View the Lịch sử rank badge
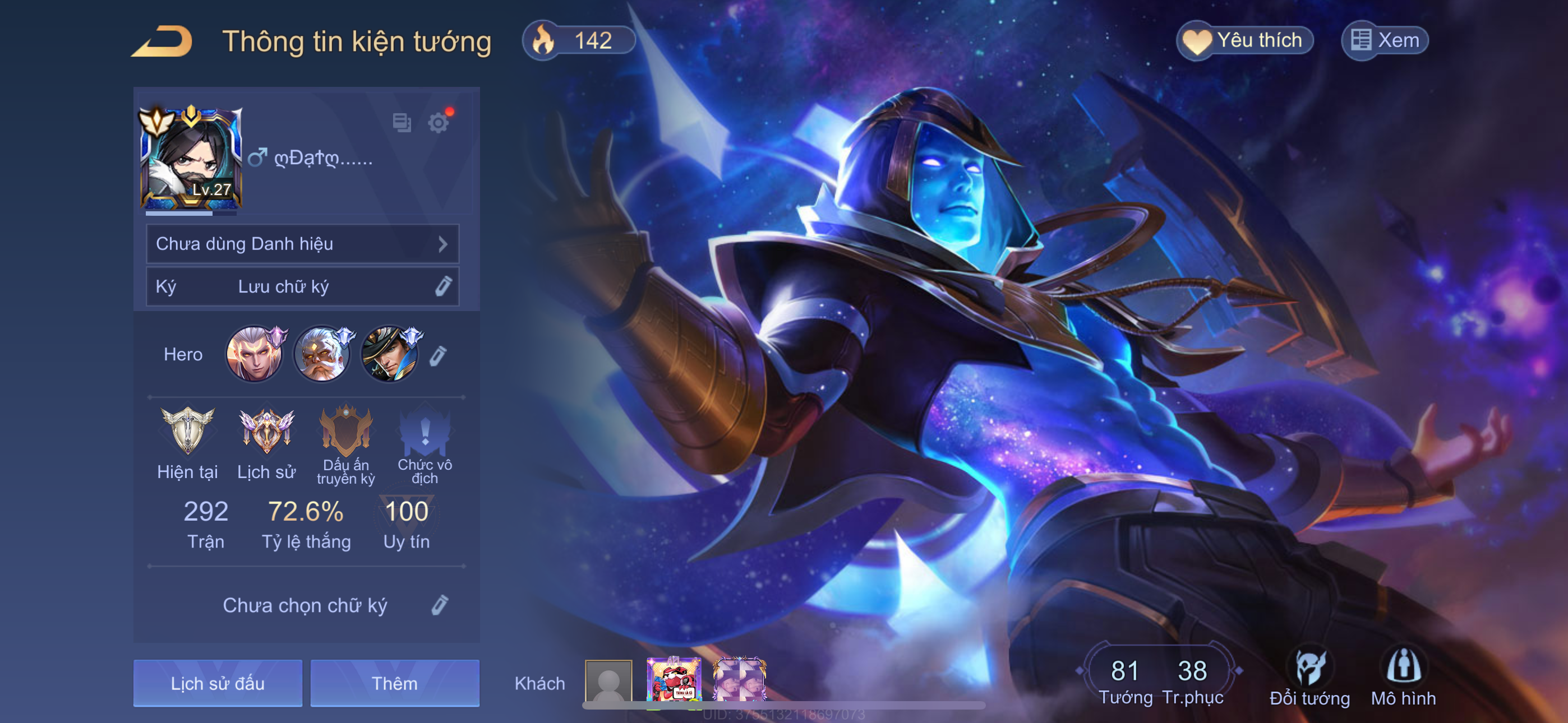1568x723 pixels. (x=266, y=432)
